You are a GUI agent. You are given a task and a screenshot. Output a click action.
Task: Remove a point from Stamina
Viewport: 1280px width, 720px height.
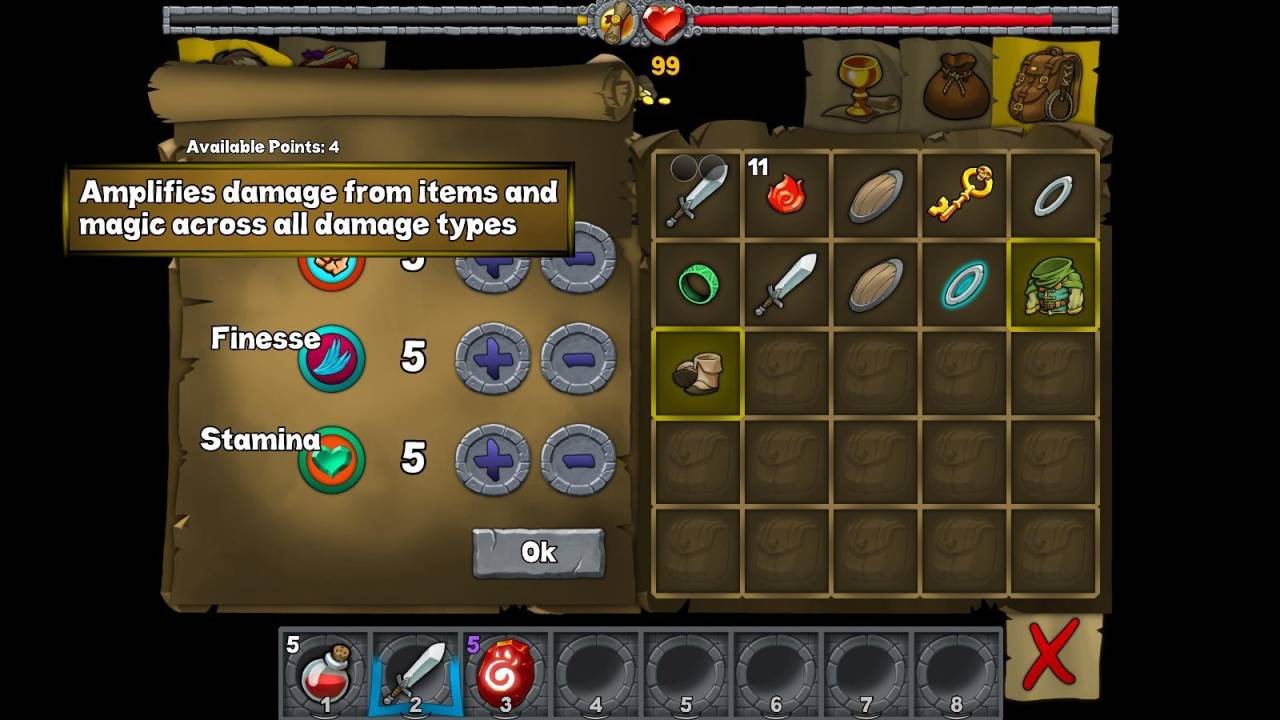tap(578, 459)
